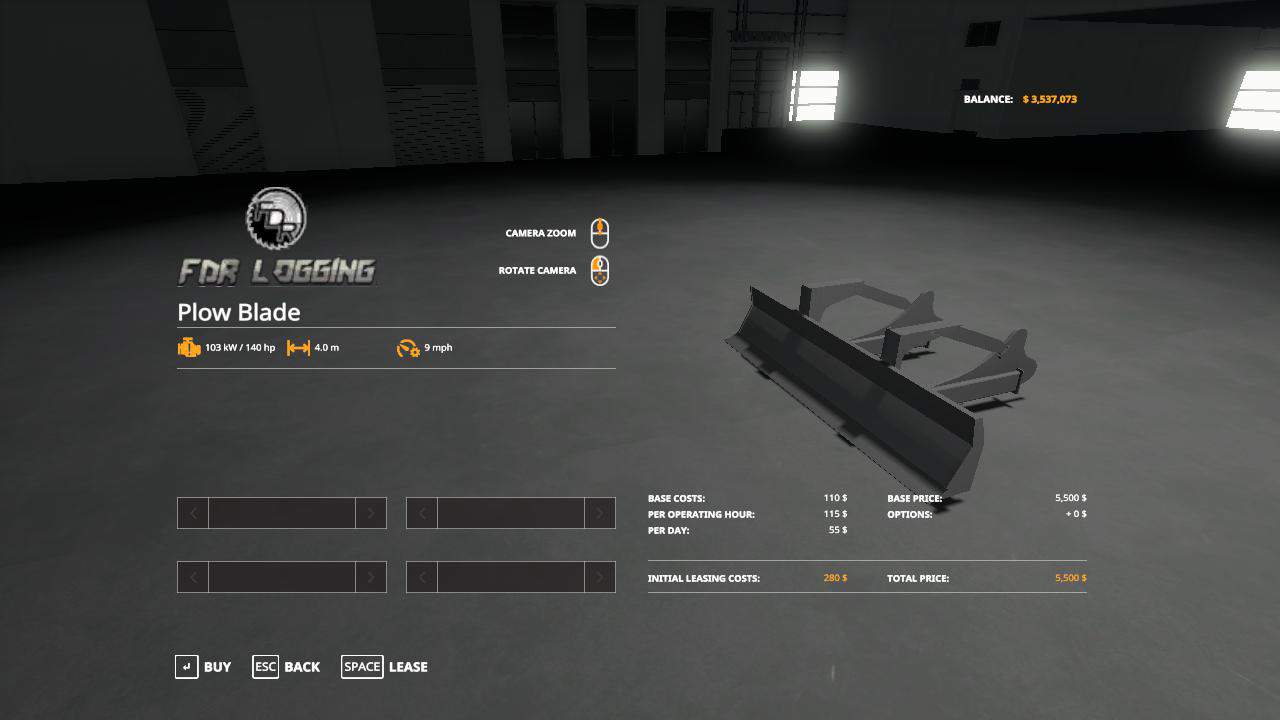
Task: Click the SPACE key icon beside LEASE
Action: (362, 666)
